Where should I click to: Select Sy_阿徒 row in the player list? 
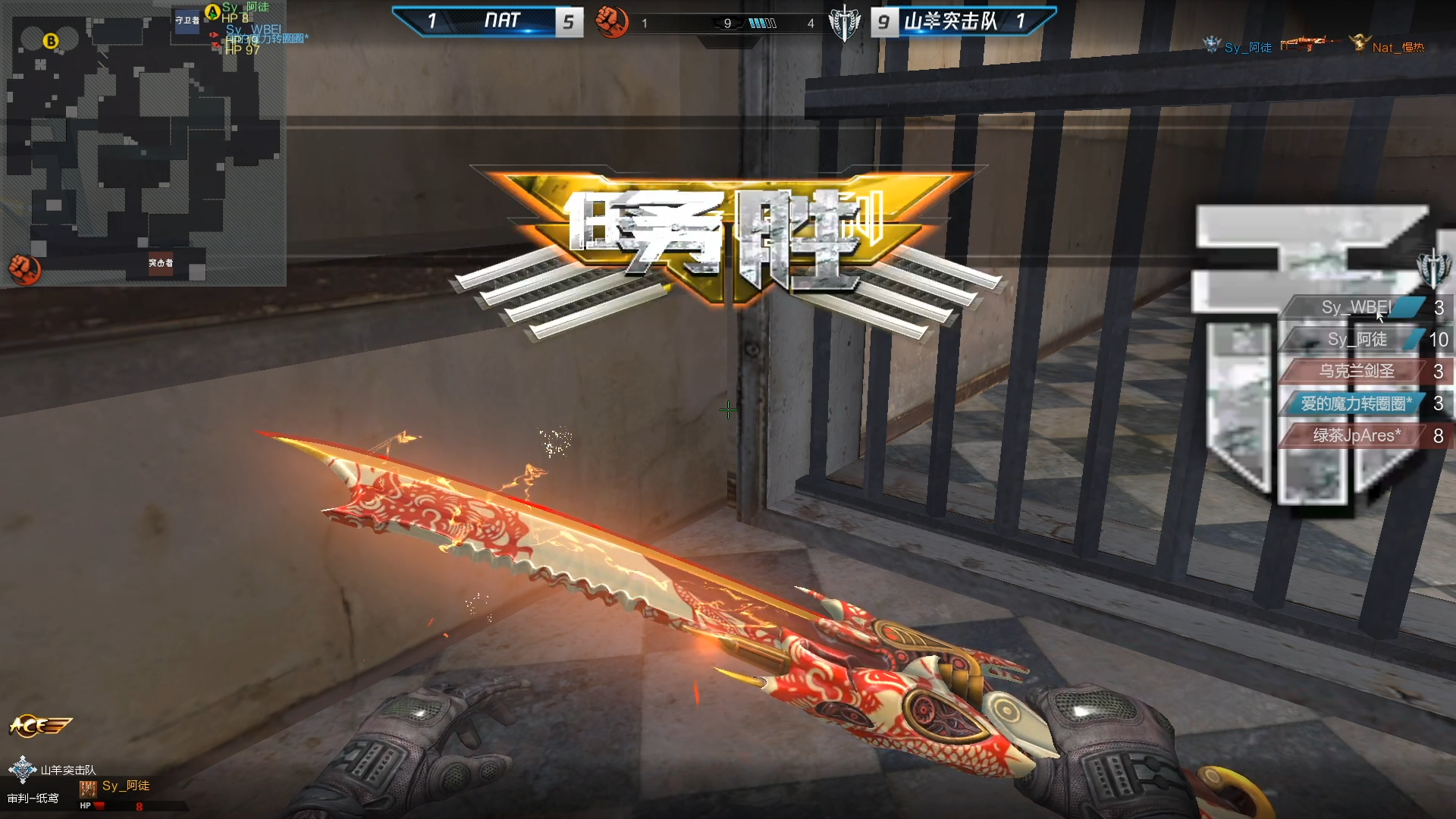click(1357, 339)
